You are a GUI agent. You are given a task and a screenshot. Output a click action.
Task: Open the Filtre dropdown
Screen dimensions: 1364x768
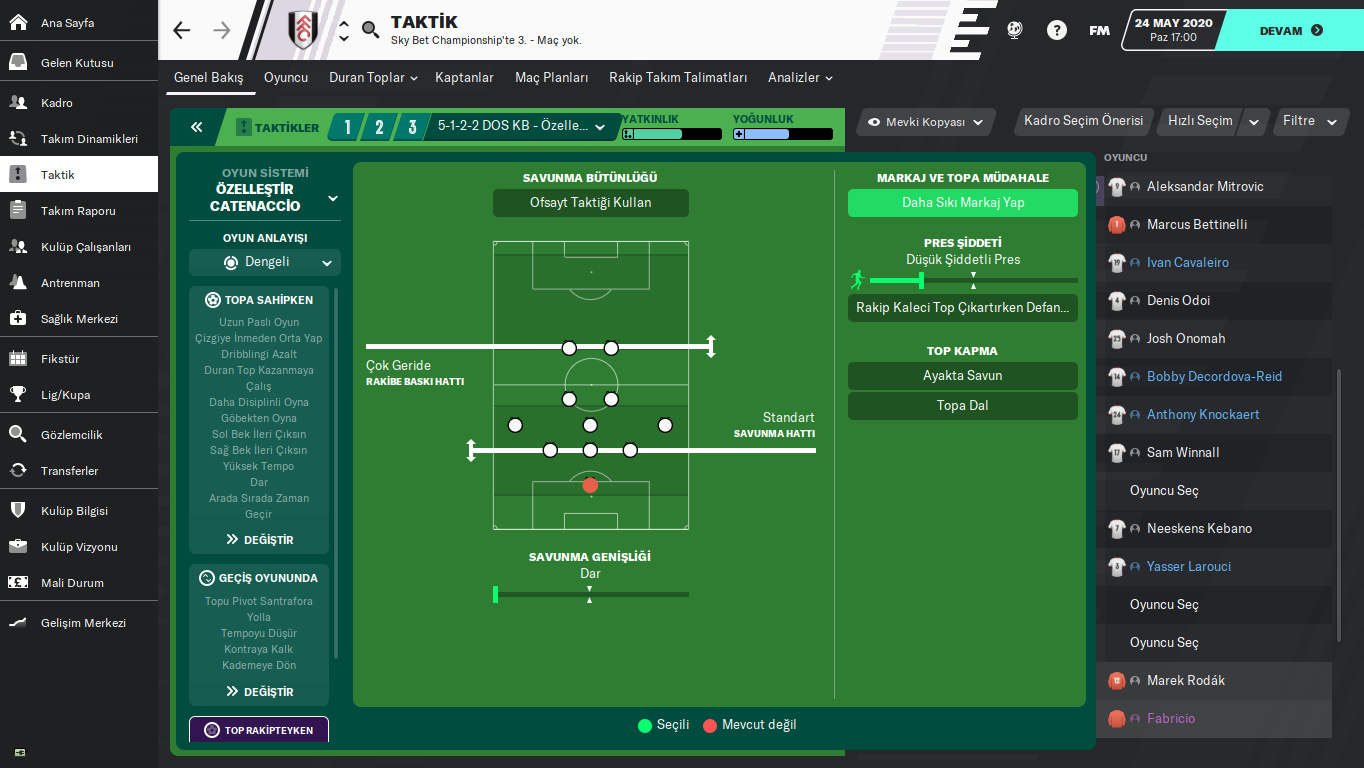1309,121
